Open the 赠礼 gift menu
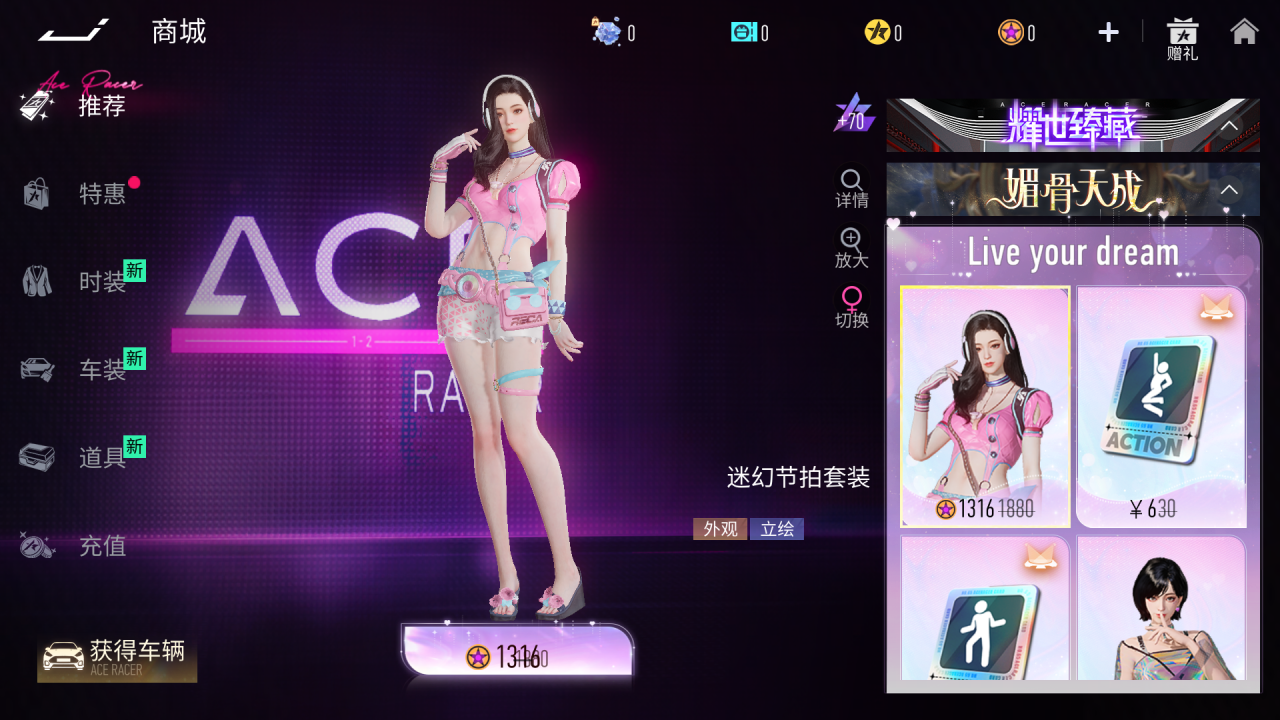 1182,38
